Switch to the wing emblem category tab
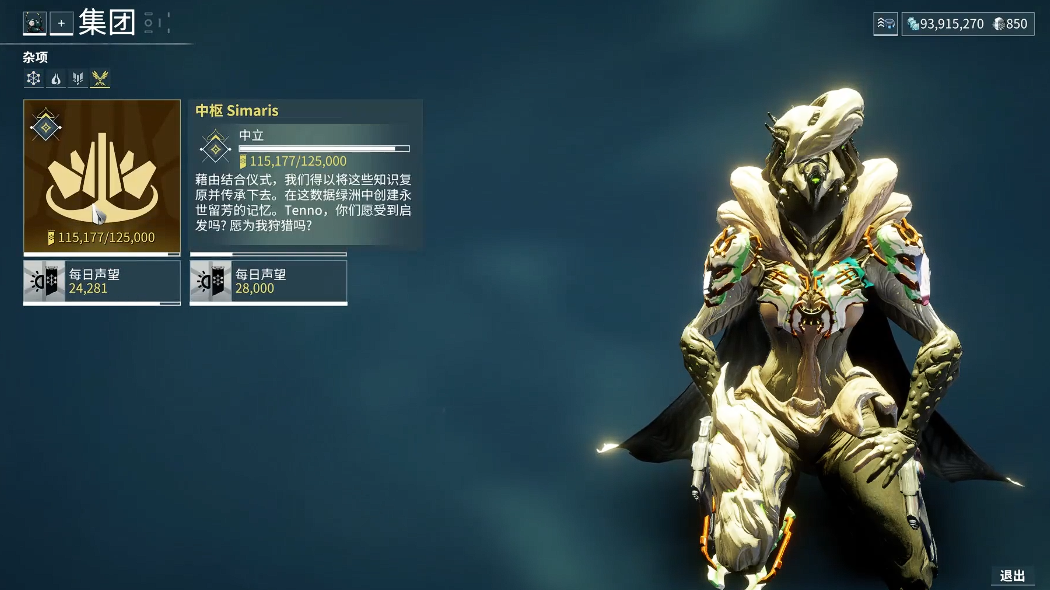Image resolution: width=1050 pixels, height=590 pixels. point(78,78)
